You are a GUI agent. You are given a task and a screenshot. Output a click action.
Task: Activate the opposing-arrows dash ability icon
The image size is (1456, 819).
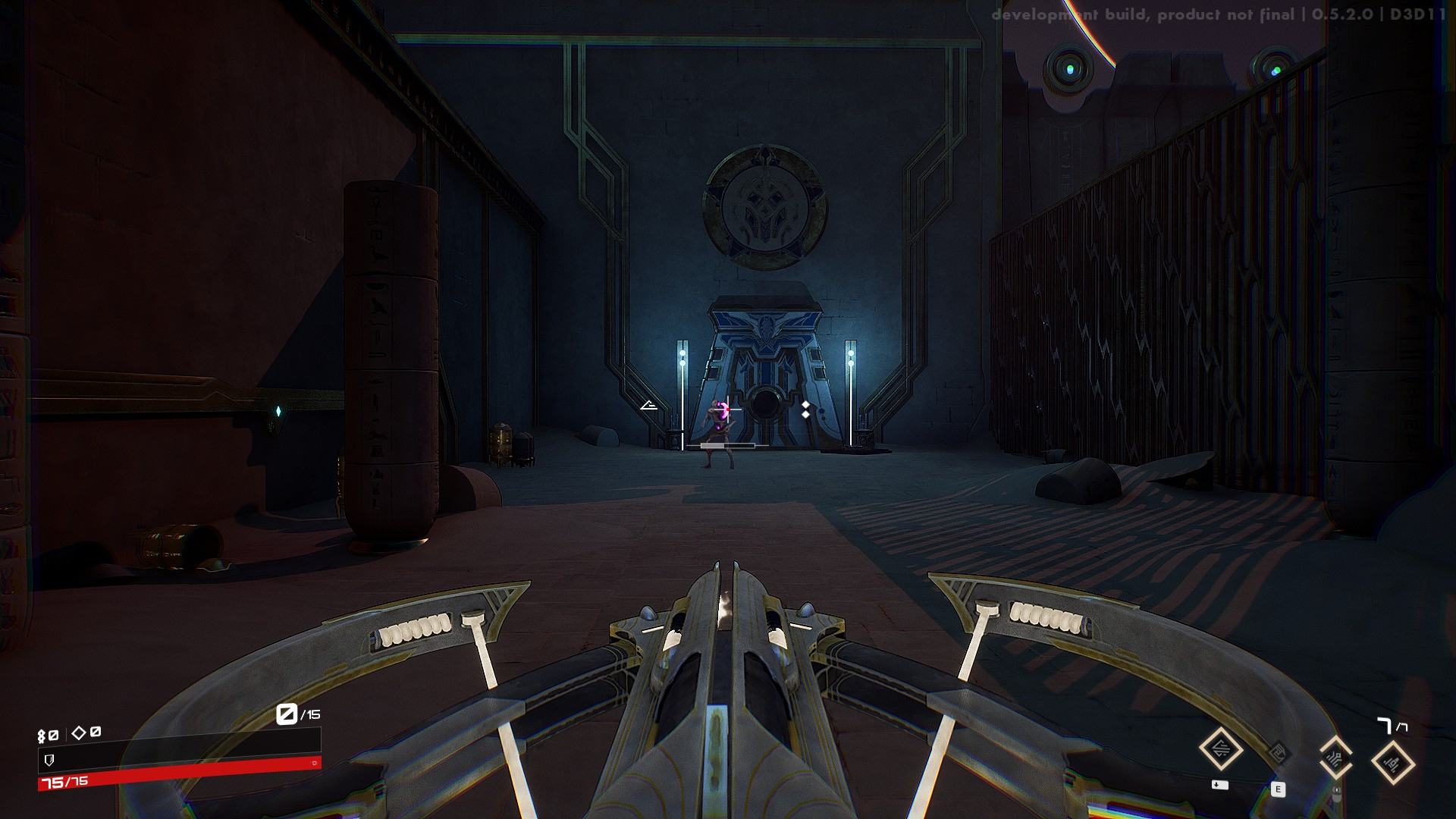tap(1221, 749)
